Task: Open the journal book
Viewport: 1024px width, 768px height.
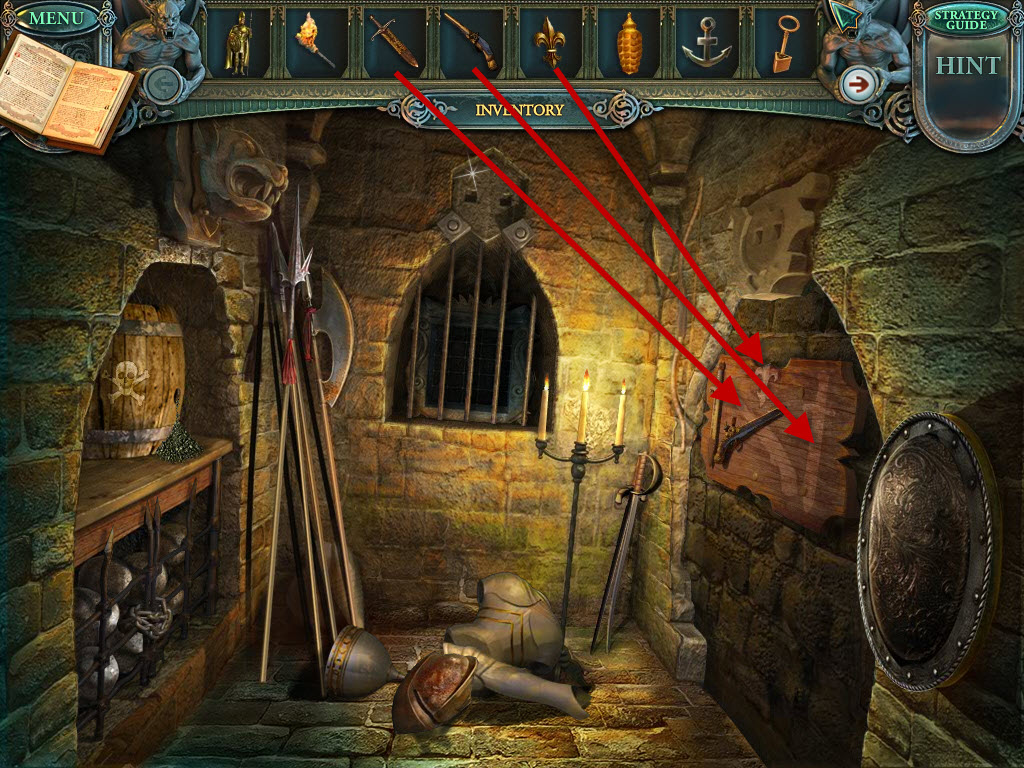Action: 66,93
